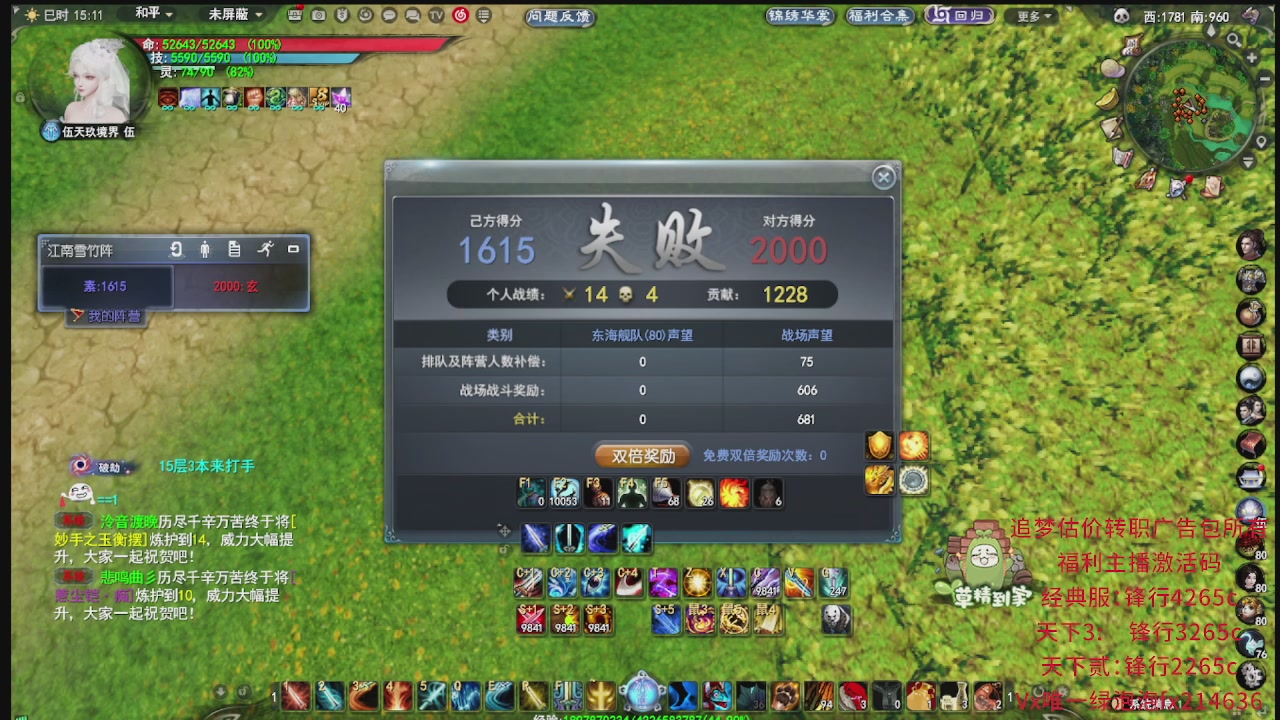Click the phoenix flame skill icon
This screenshot has width=1280, height=720.
[735, 492]
